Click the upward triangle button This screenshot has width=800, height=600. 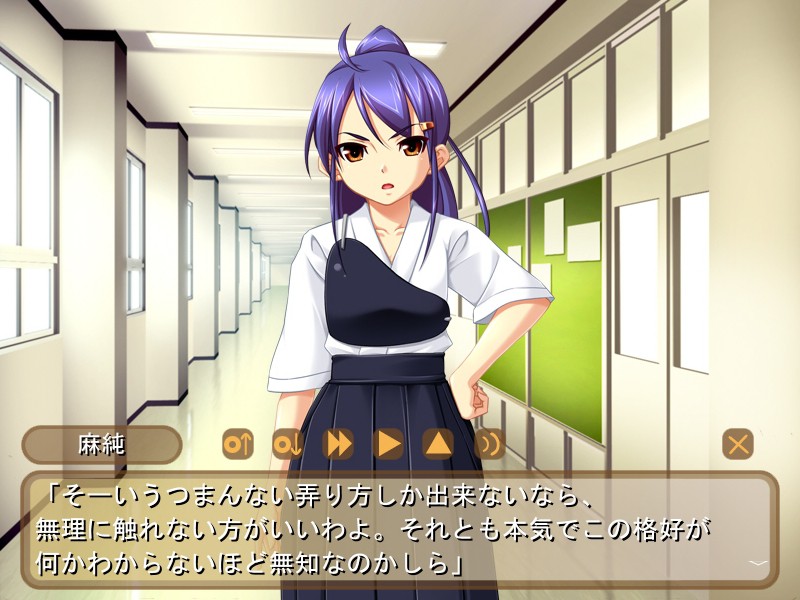click(438, 443)
